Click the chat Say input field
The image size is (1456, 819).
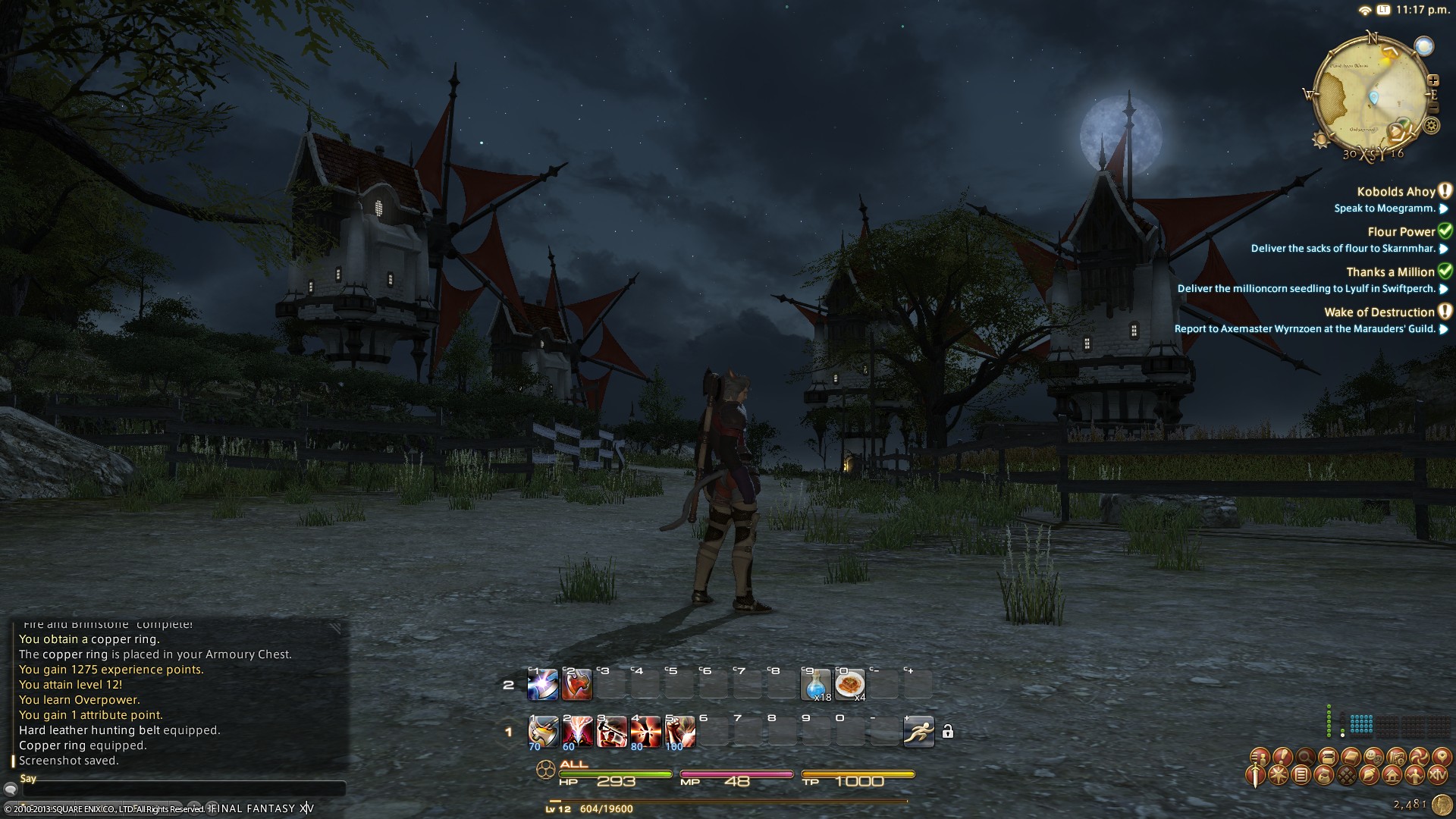tap(182, 790)
